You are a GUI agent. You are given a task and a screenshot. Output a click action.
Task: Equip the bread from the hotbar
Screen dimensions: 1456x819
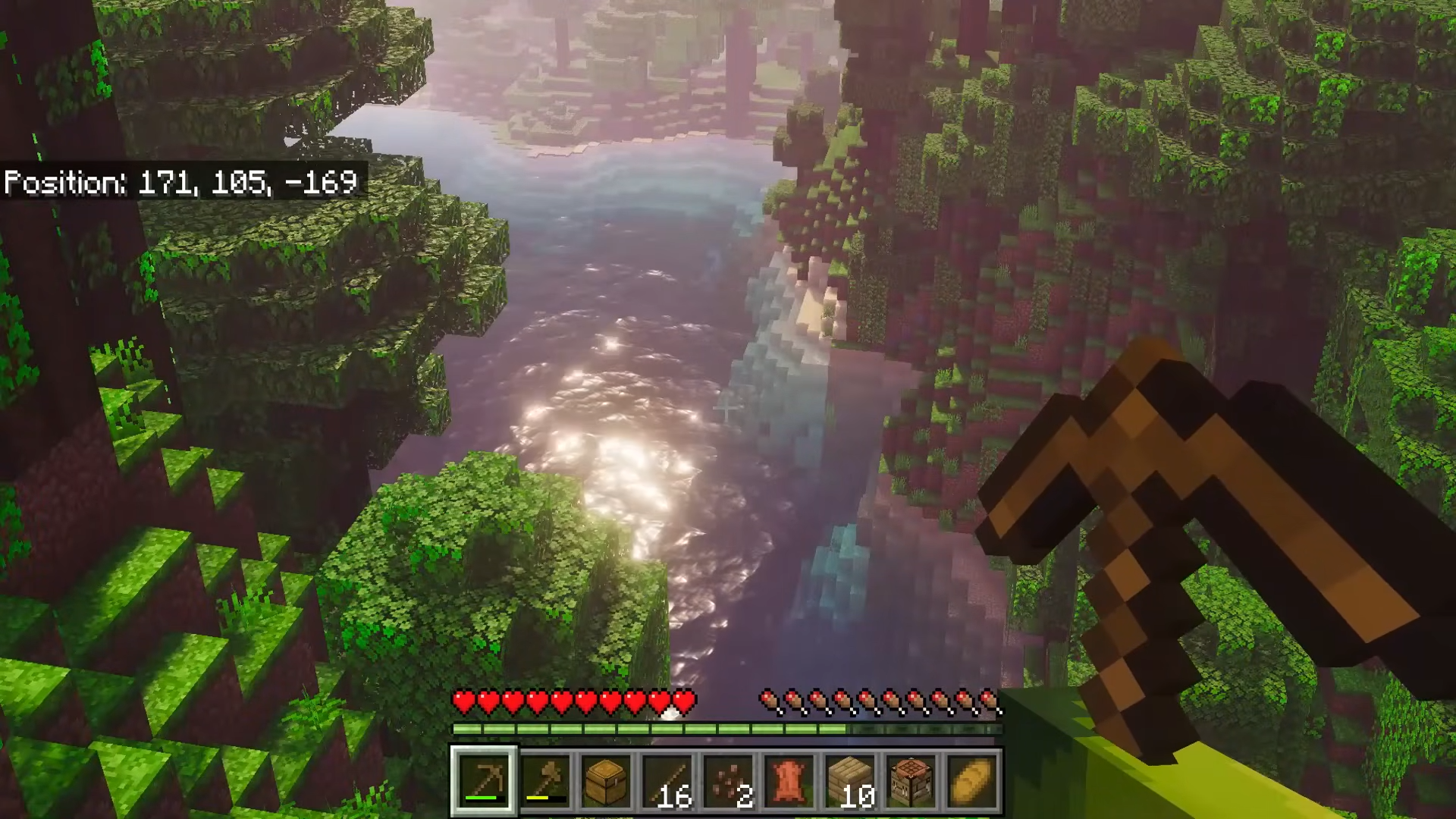971,780
